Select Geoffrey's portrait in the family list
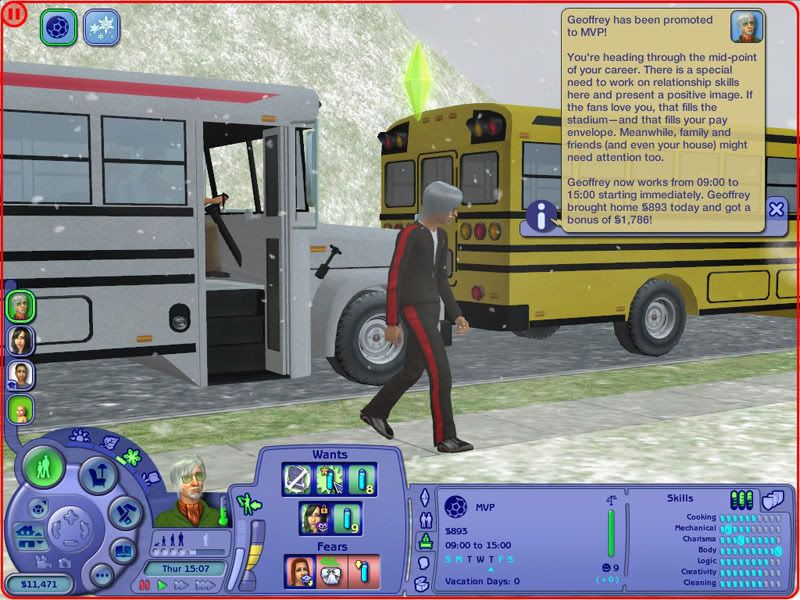 (21, 306)
